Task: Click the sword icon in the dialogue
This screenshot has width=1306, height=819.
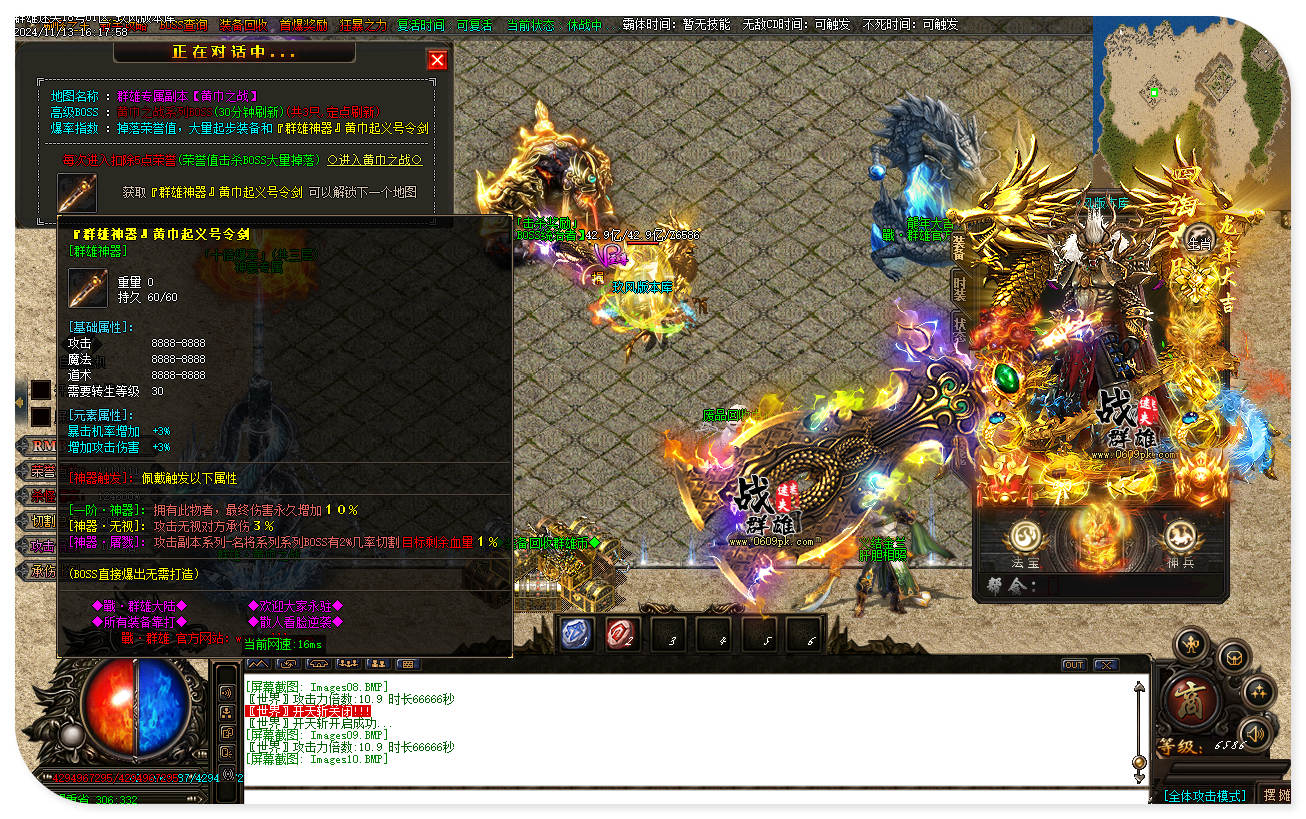Action: (x=77, y=192)
